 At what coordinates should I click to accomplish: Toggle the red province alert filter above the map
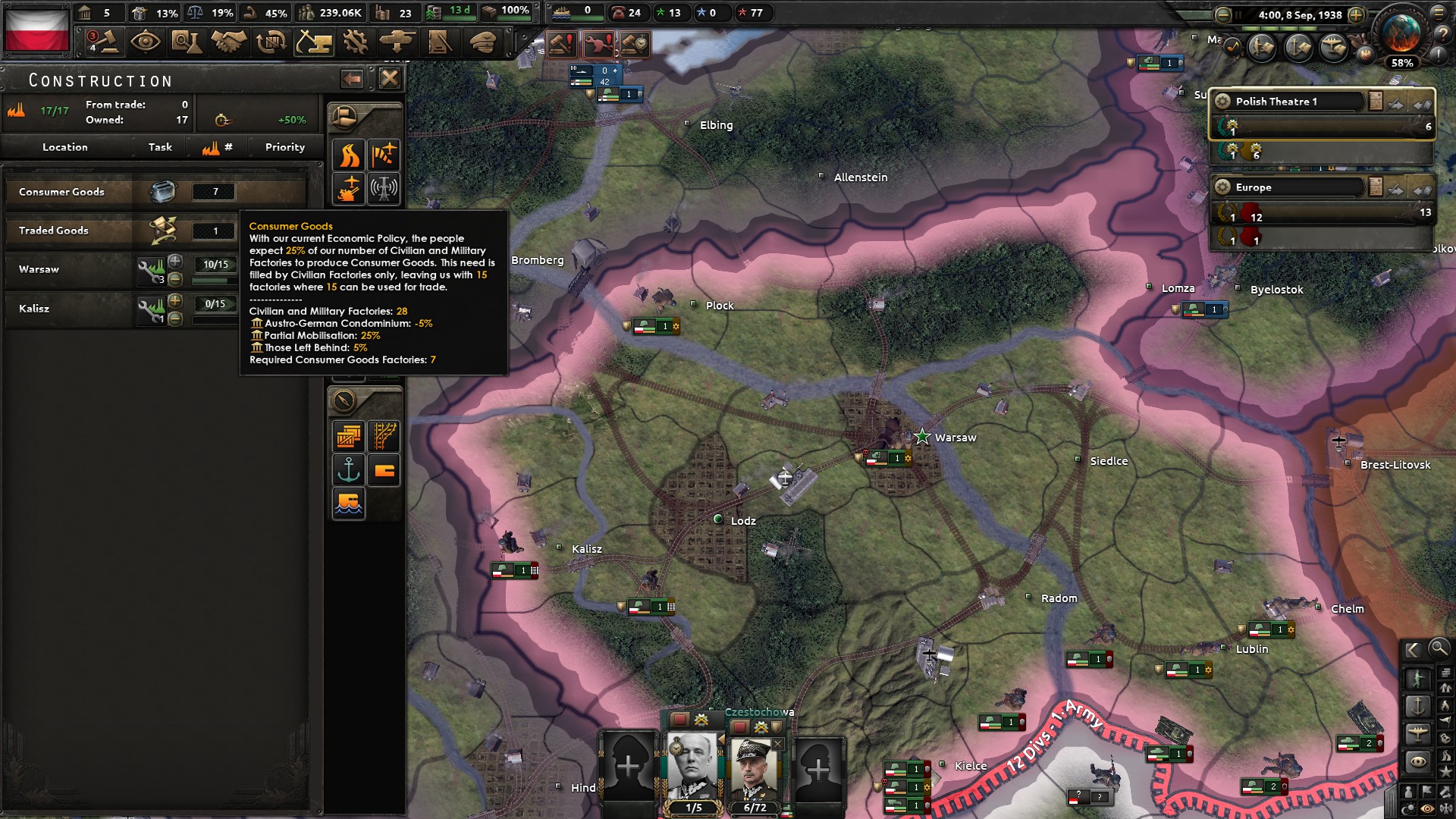click(x=598, y=45)
